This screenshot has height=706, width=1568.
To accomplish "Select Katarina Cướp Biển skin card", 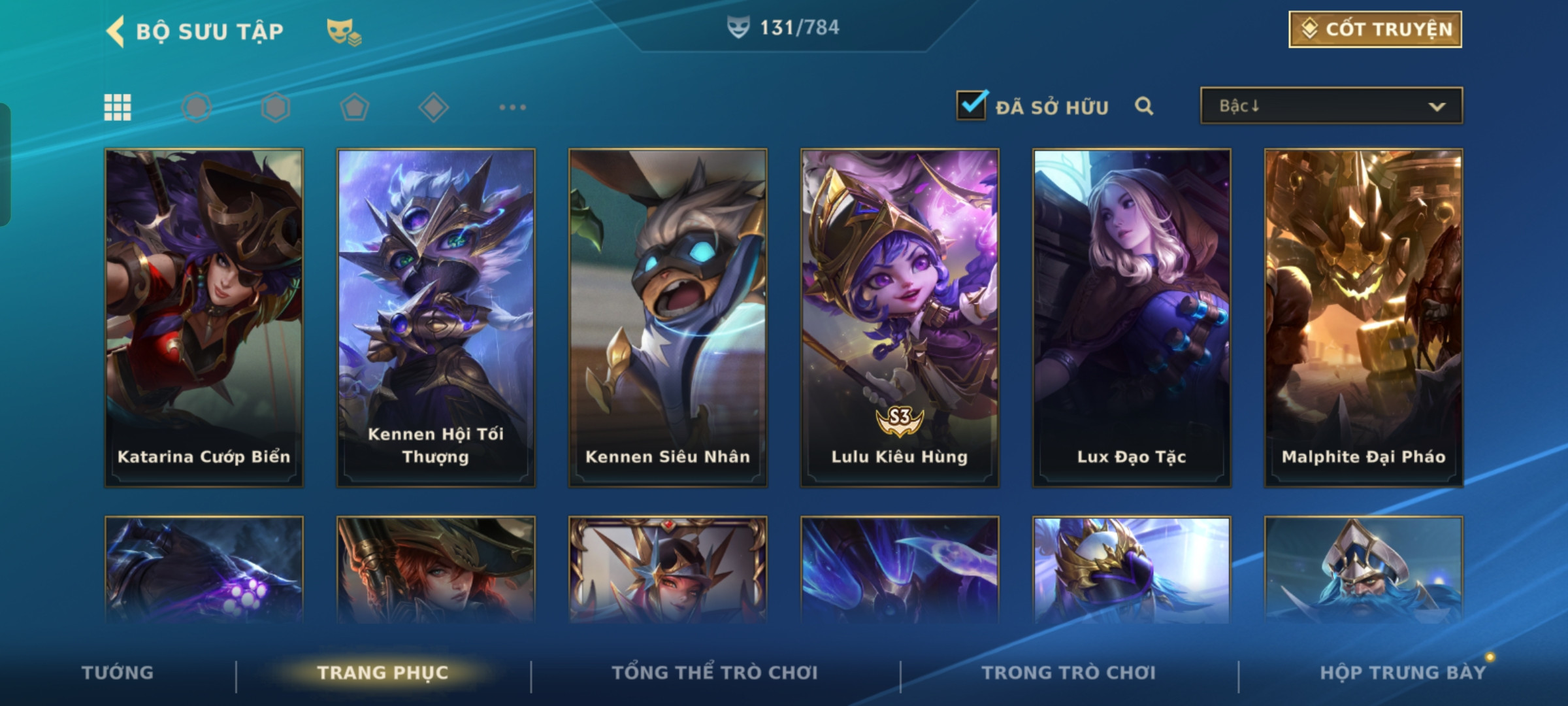I will pos(204,318).
